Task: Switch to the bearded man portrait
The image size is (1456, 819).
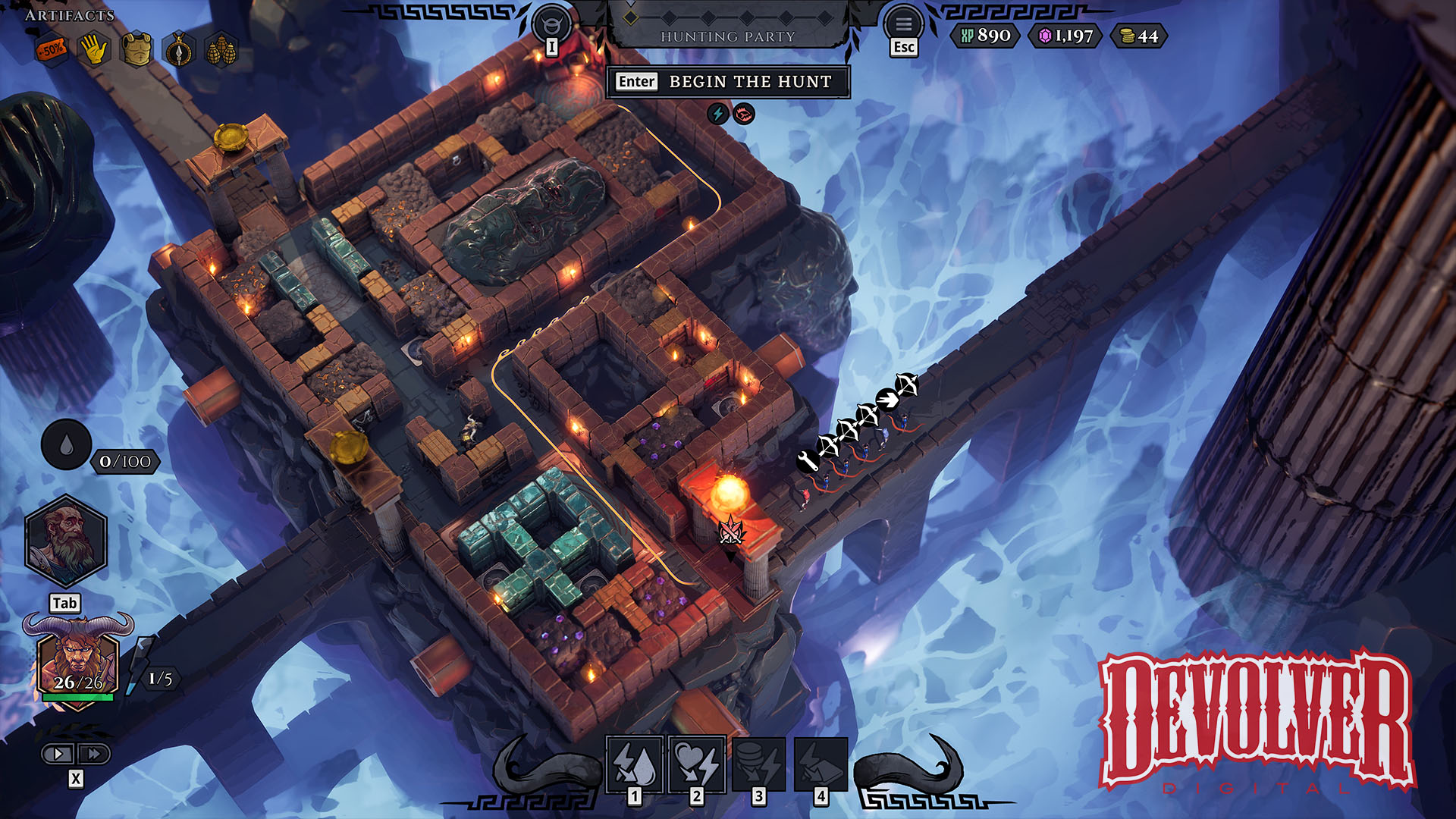Action: point(66,541)
